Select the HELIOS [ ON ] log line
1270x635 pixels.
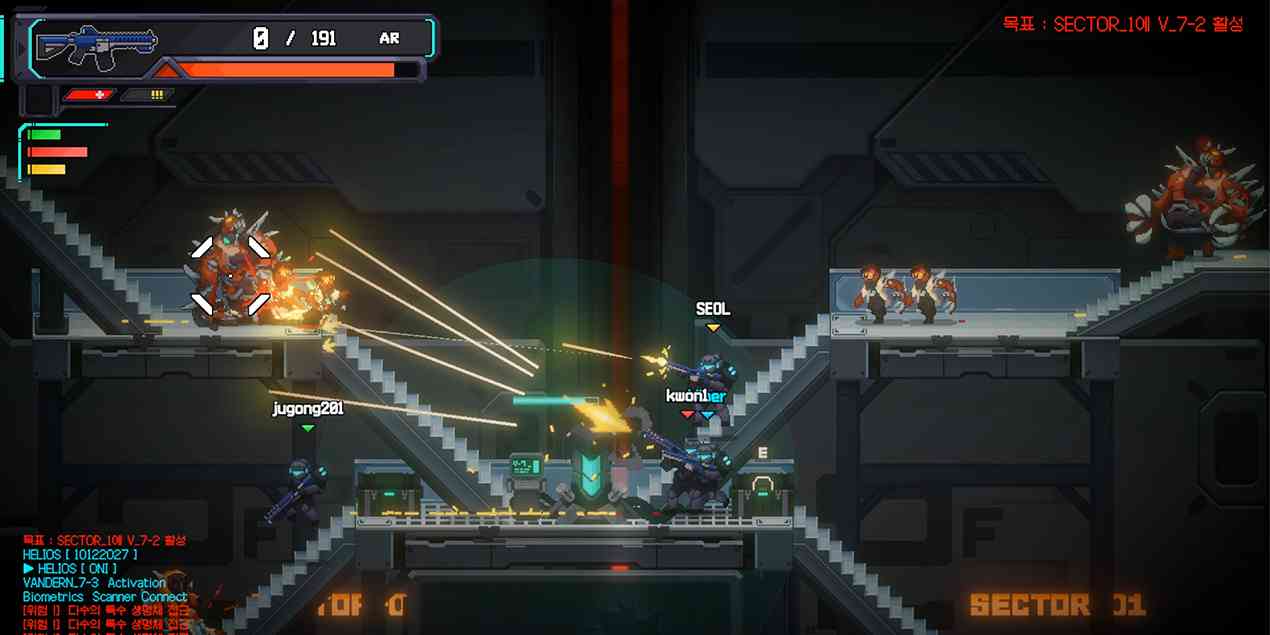pyautogui.click(x=70, y=568)
